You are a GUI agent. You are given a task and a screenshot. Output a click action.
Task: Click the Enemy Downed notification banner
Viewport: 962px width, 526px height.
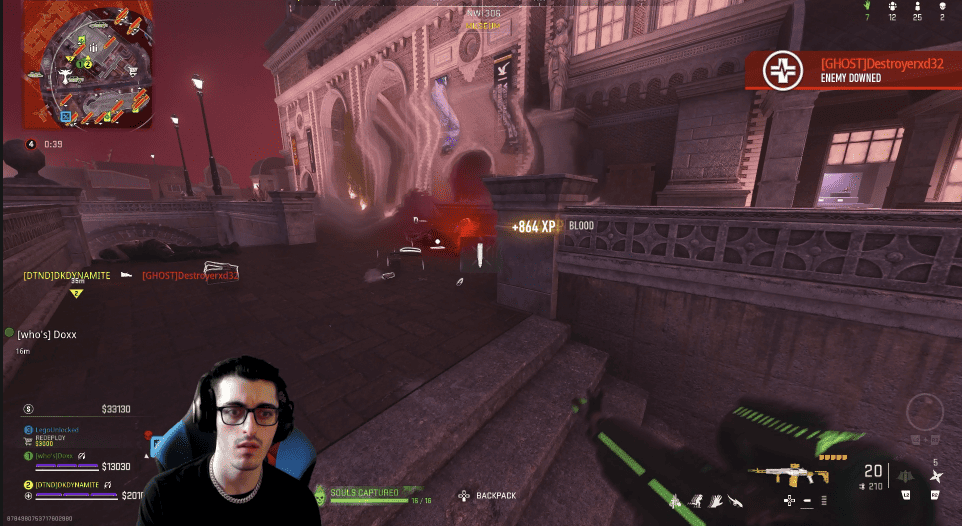[852, 70]
